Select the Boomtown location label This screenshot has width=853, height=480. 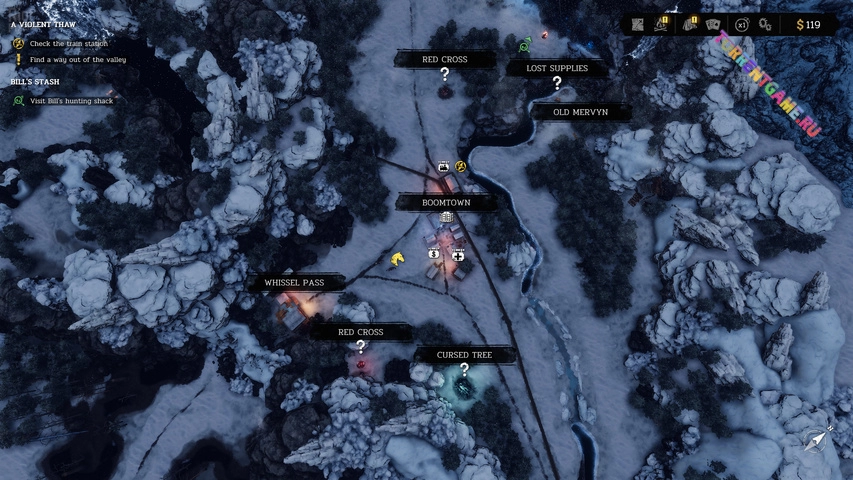(446, 202)
